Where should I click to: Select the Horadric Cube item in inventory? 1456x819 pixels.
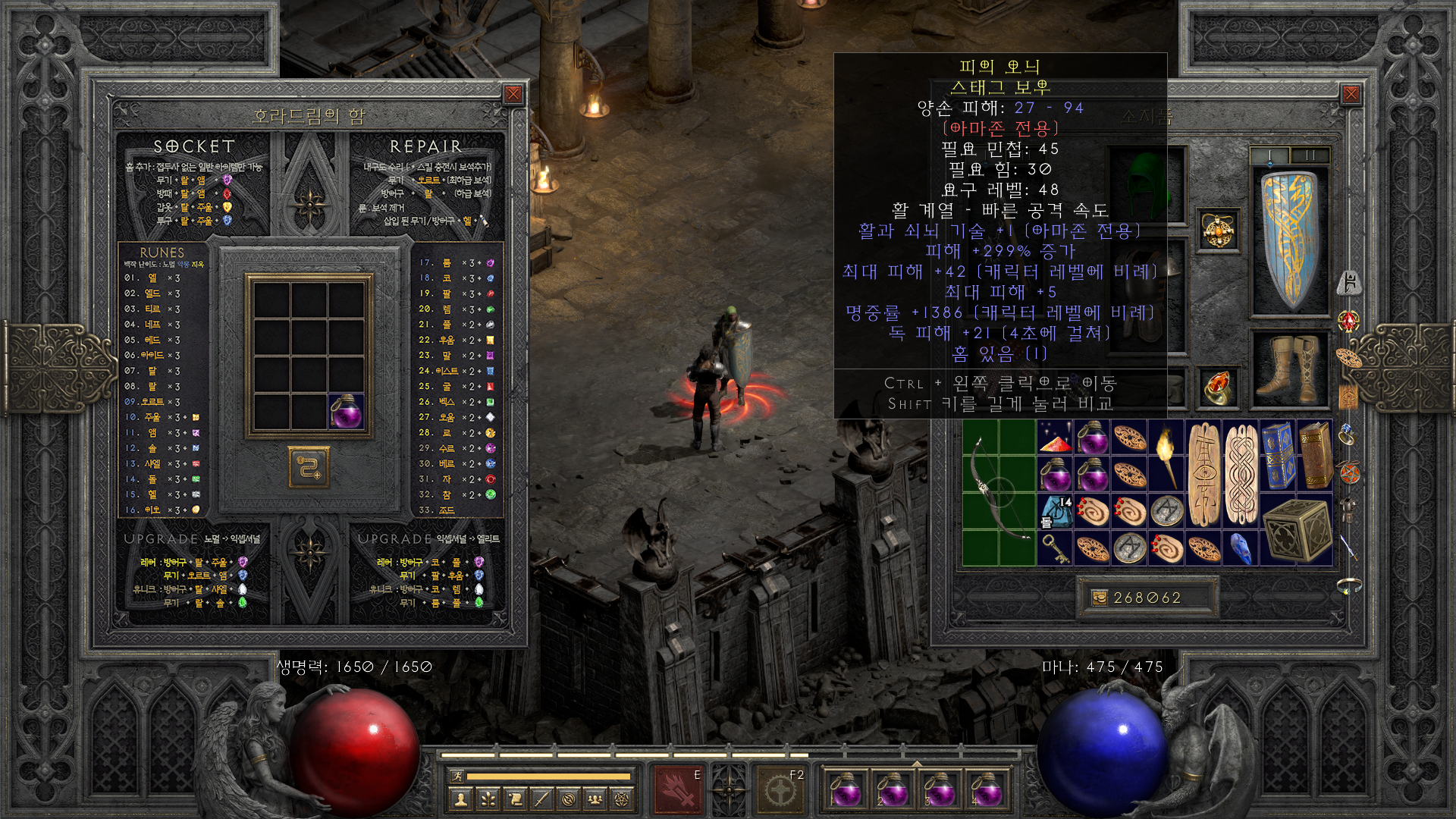[x=1296, y=530]
